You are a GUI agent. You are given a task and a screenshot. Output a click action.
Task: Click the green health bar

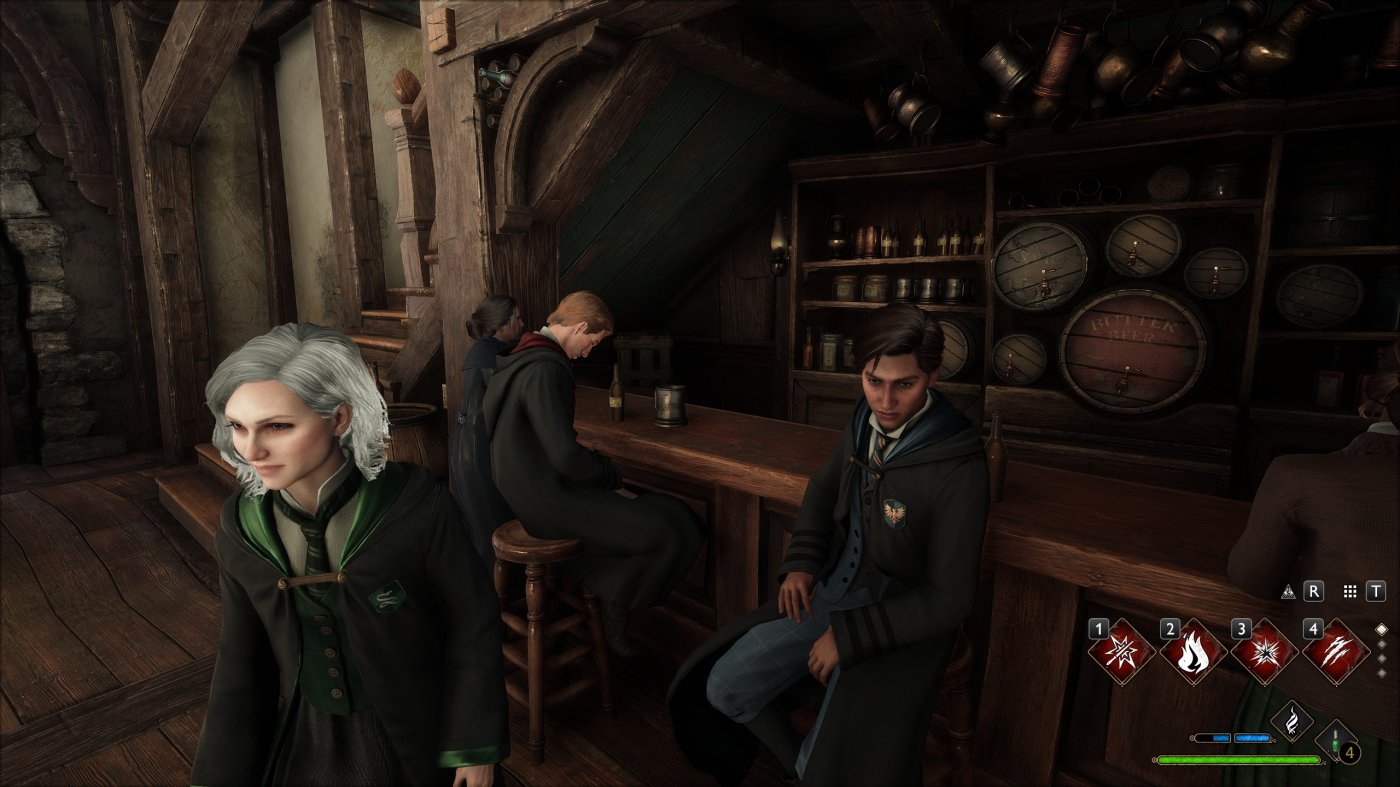[x=1238, y=759]
